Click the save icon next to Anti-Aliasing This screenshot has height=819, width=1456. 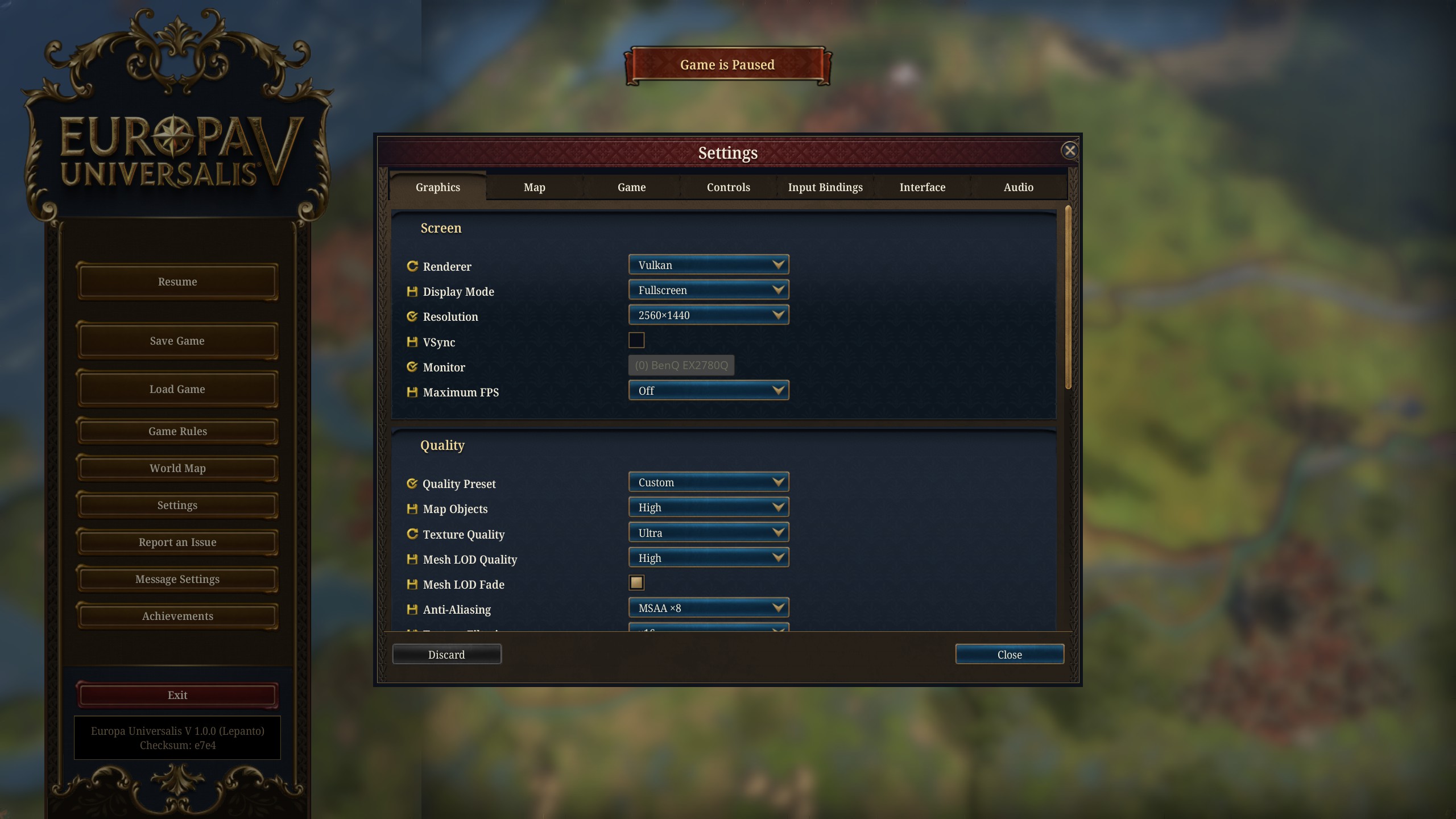pos(412,607)
